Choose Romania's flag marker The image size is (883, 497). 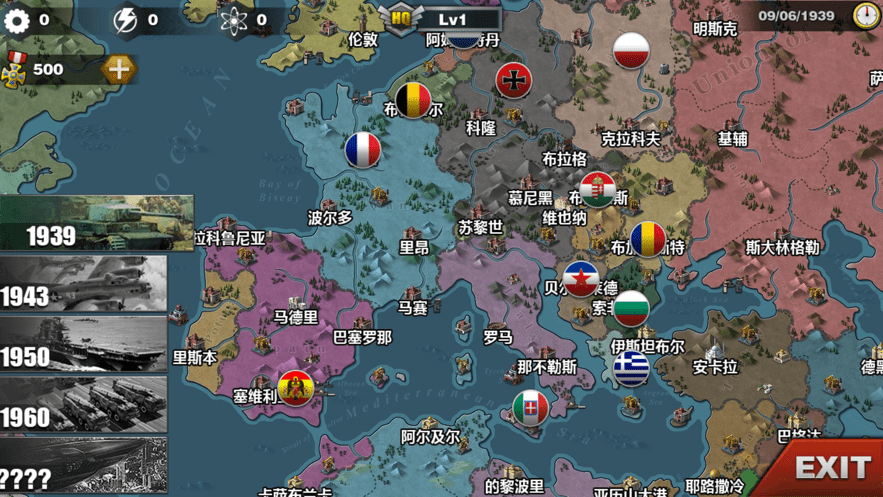(x=647, y=238)
